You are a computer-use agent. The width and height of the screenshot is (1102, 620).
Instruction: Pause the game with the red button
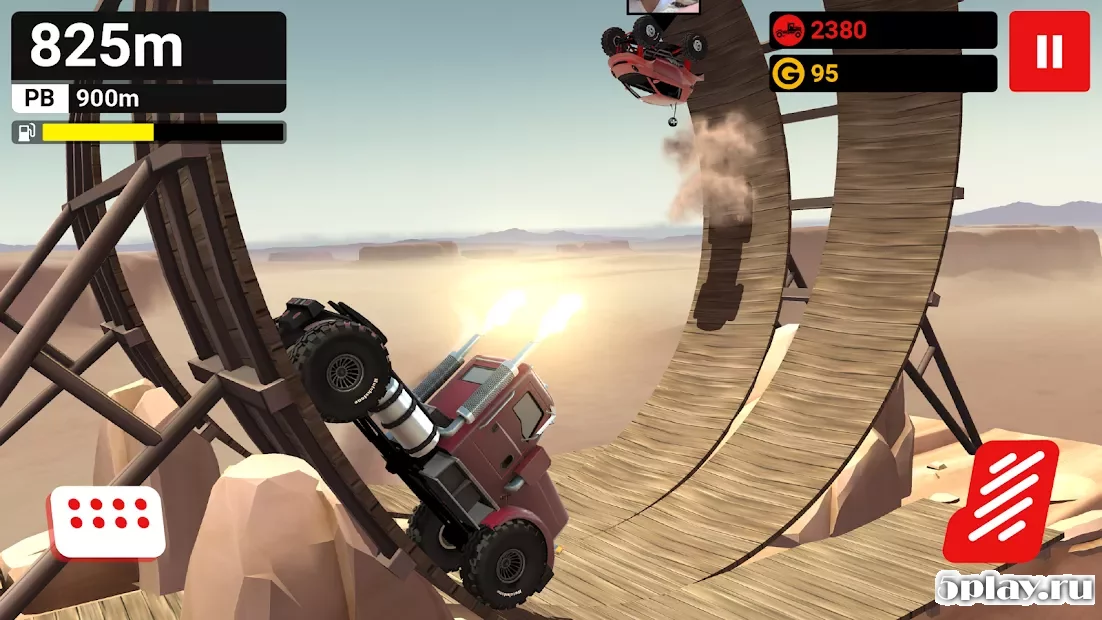pos(1048,51)
